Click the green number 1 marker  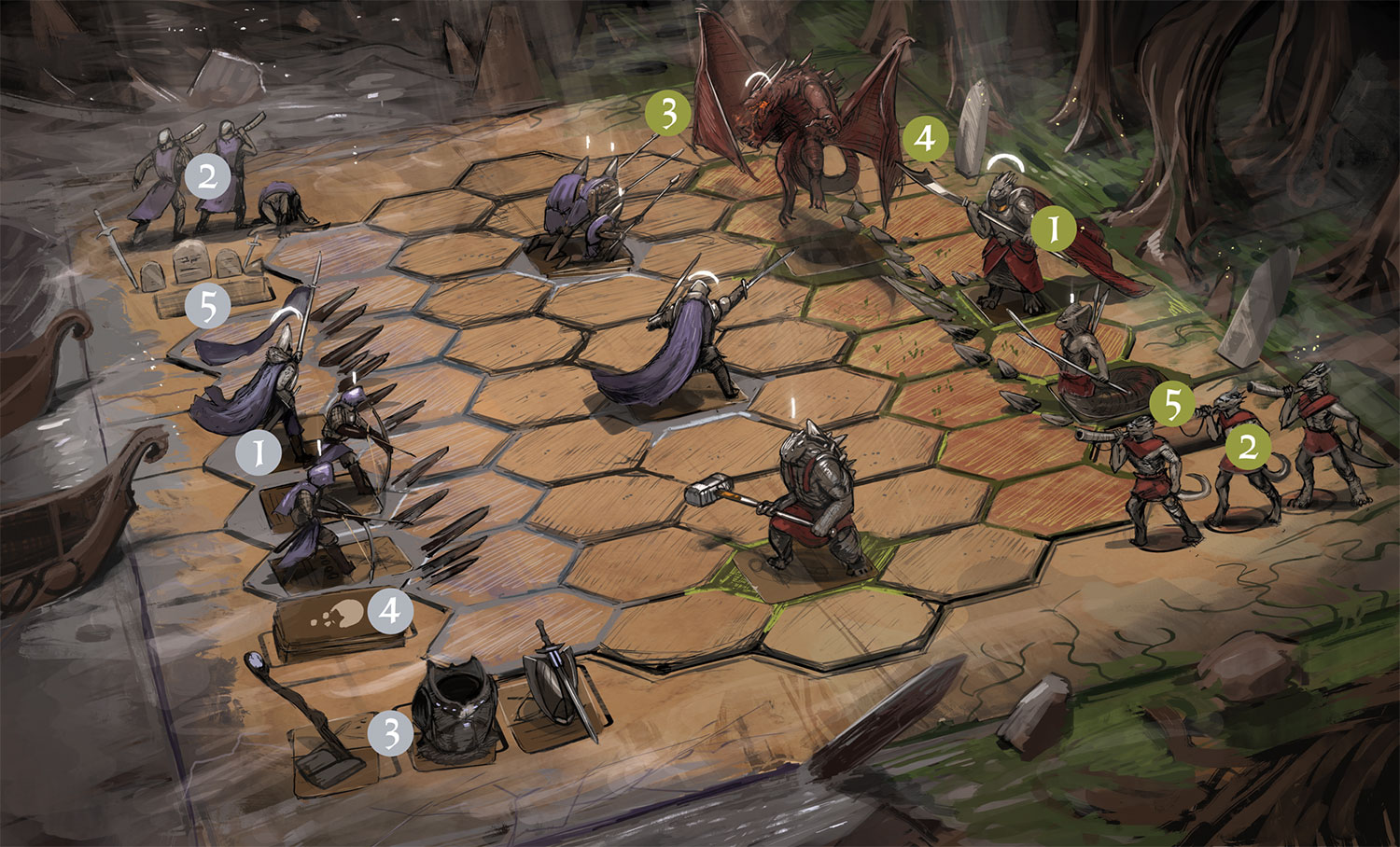coord(1054,229)
